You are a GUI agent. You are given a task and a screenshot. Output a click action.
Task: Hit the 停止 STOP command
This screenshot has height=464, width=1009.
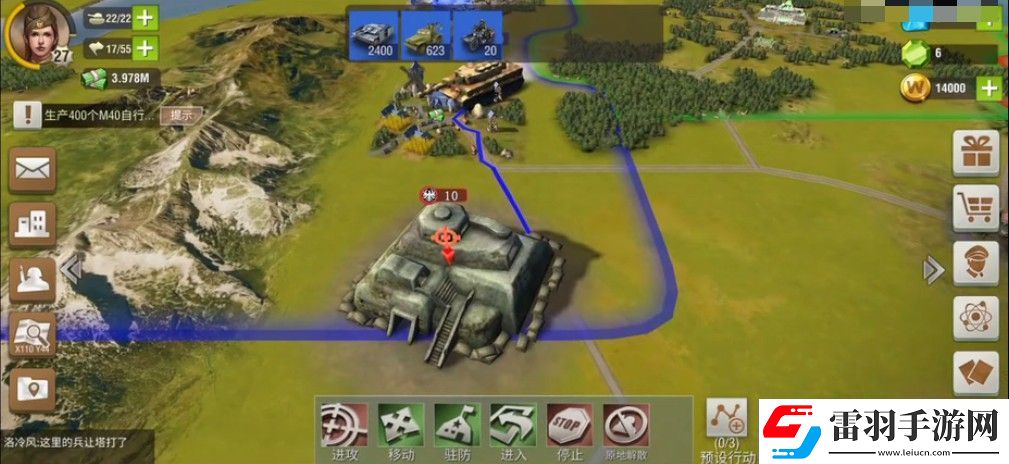tap(570, 428)
